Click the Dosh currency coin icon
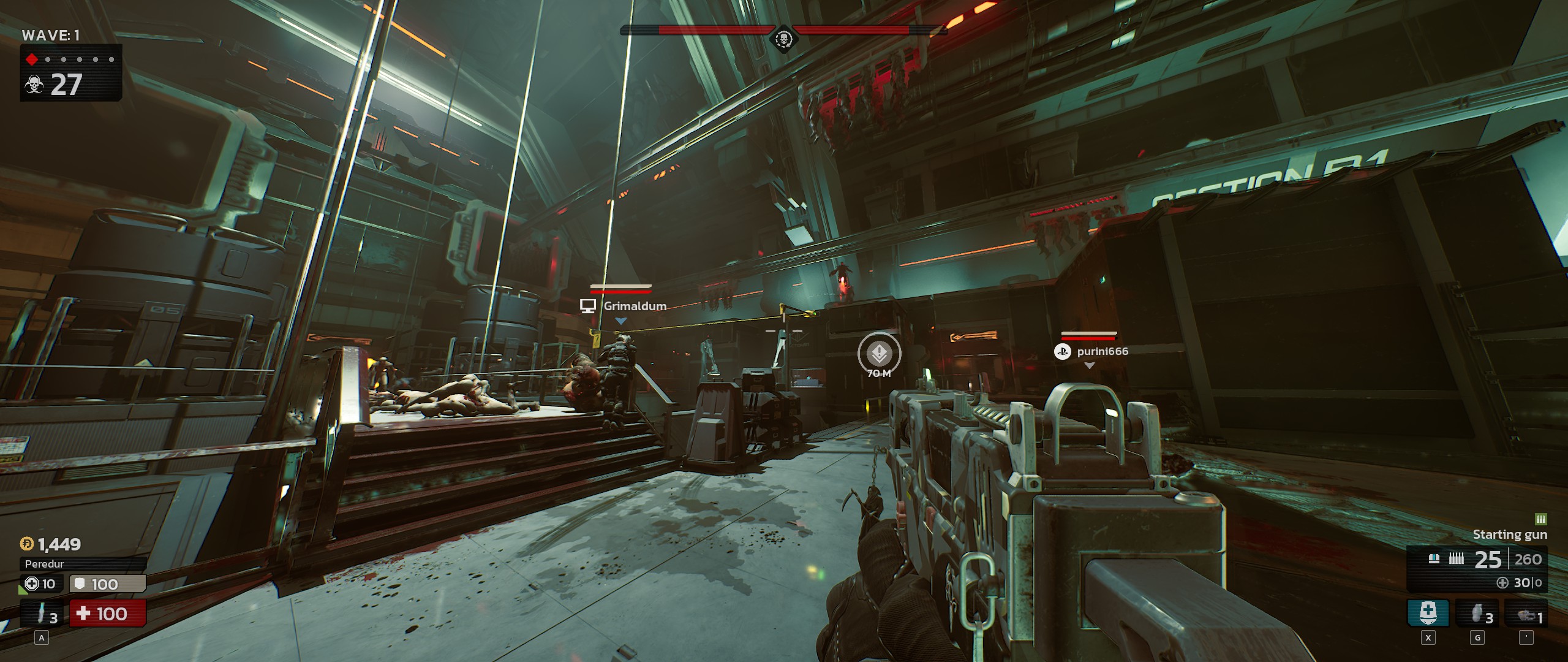1568x662 pixels. (x=27, y=544)
